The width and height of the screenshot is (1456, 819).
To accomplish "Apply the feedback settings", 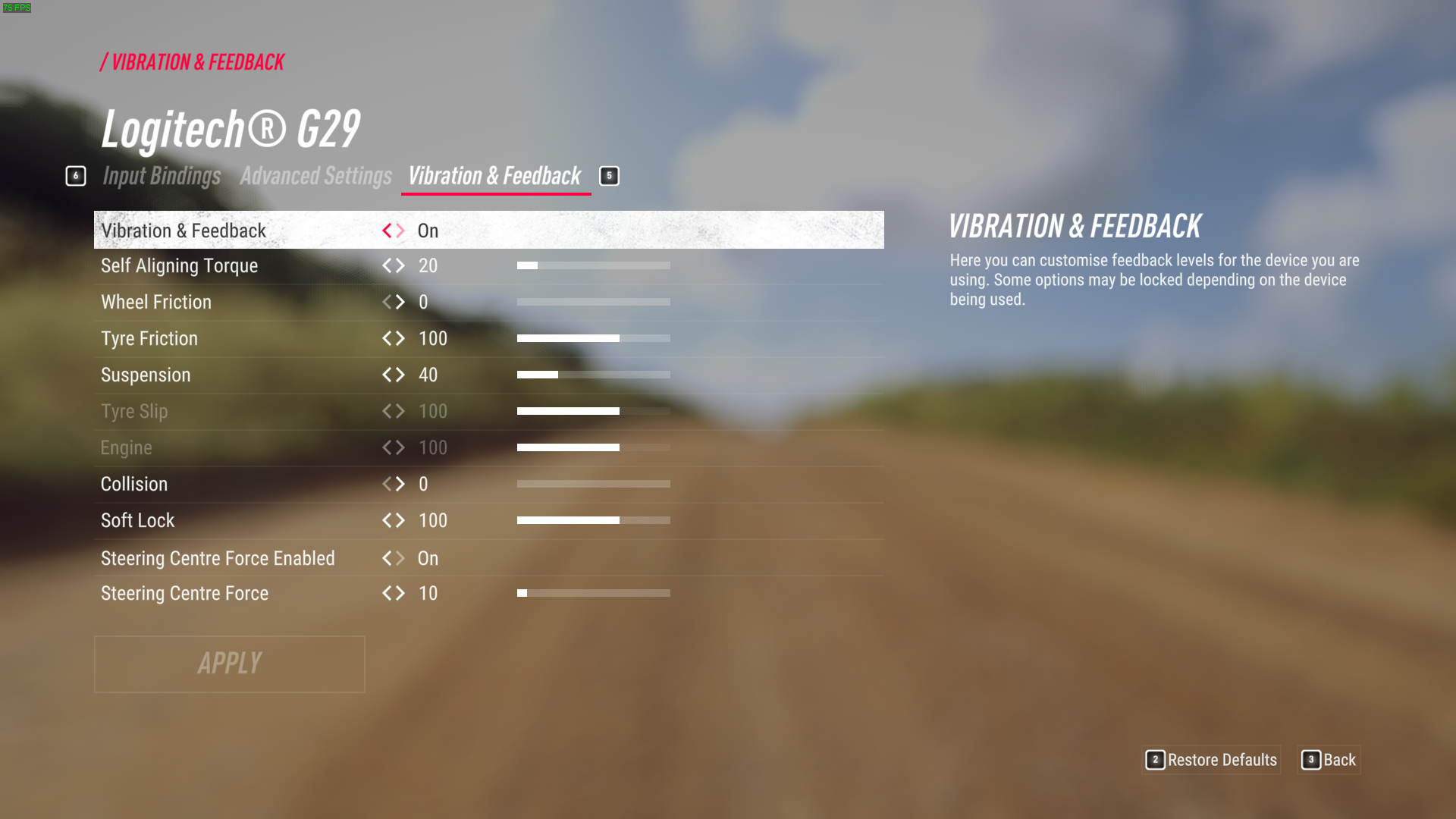I will 229,664.
